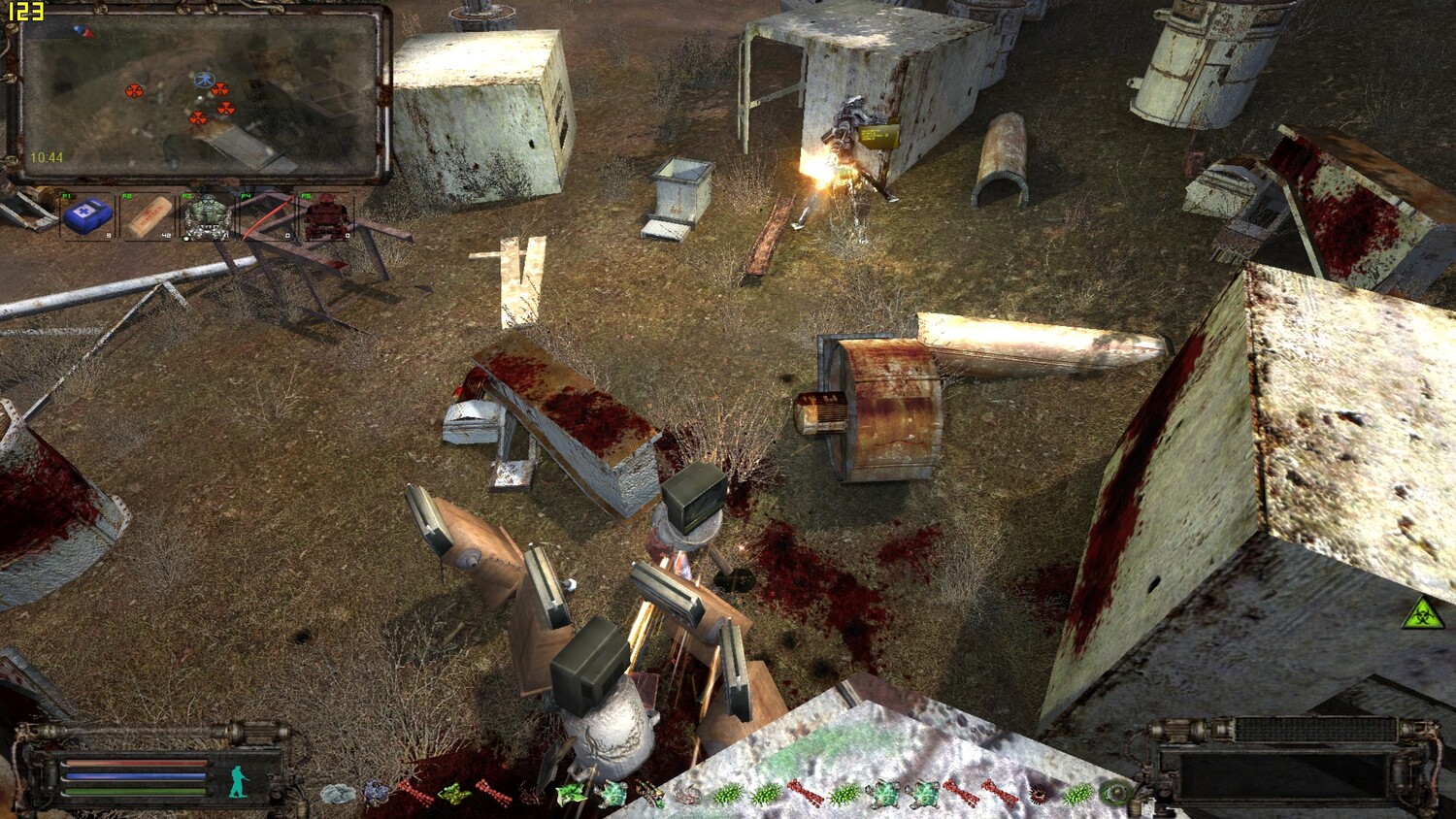Choose the red exoskeleton quick slot F5
This screenshot has width=1456, height=819.
326,216
